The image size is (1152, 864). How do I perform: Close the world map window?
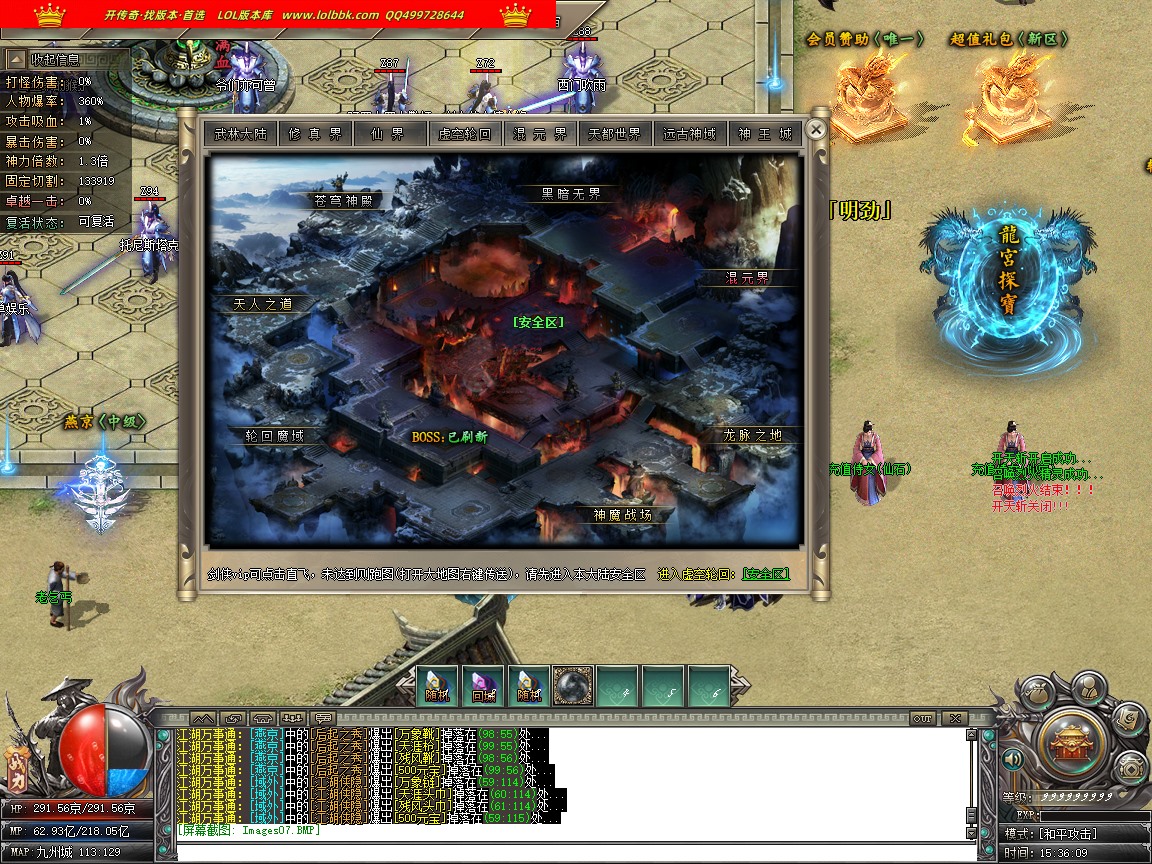[816, 129]
